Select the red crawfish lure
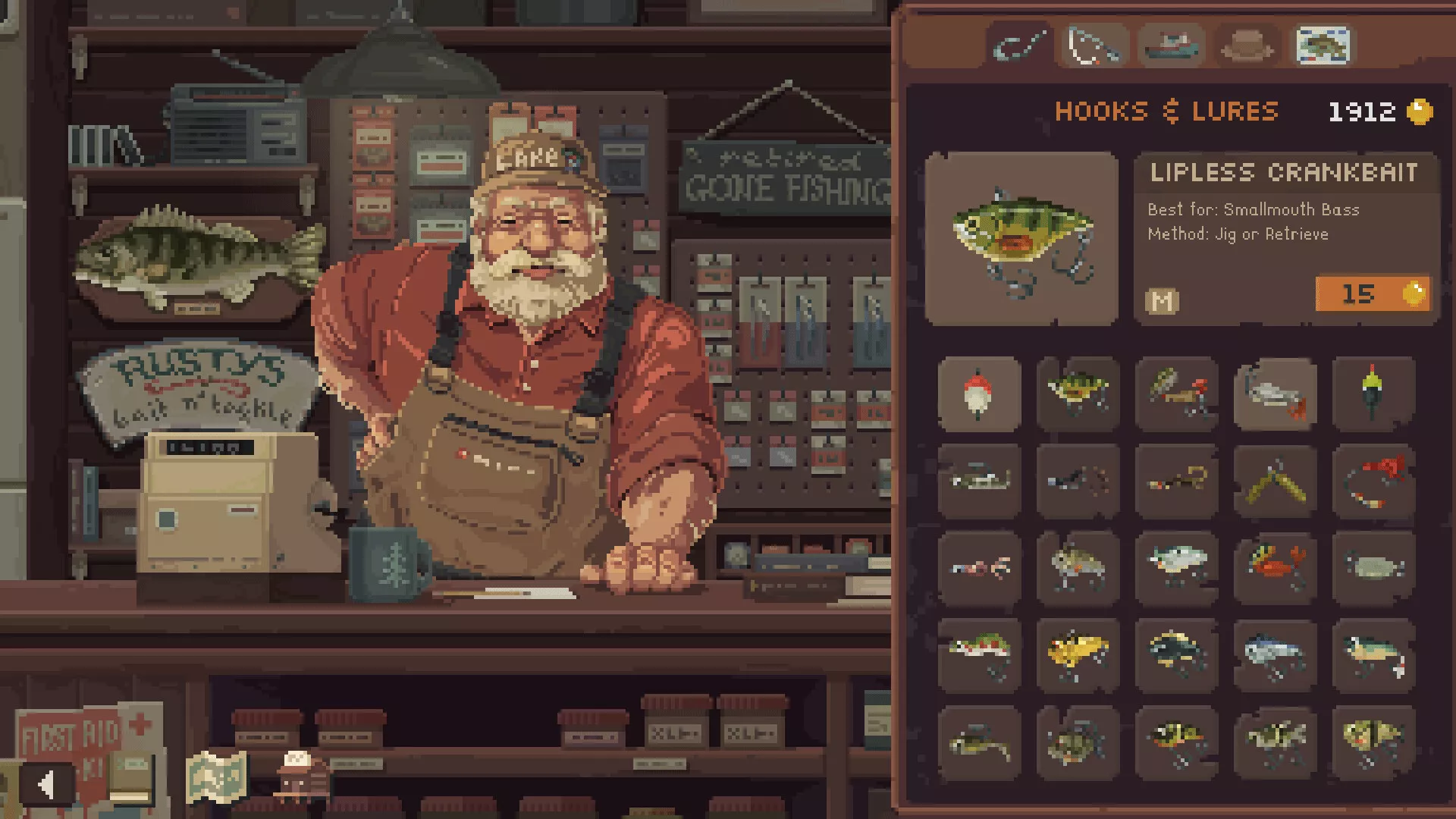1456x819 pixels. 1275,567
